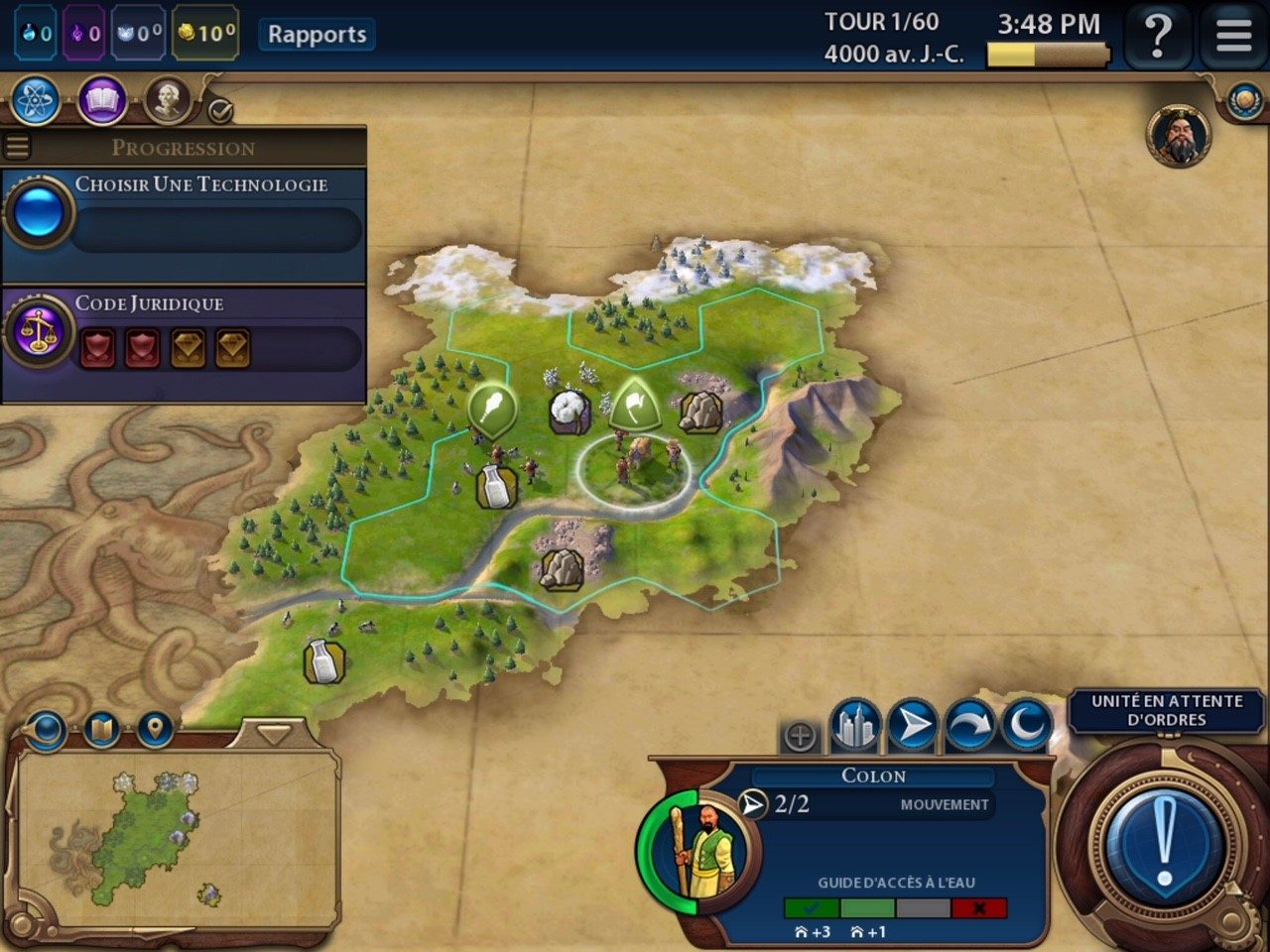The image size is (1270, 952).
Task: Activate the move-to arrow unit action
Action: 913,726
